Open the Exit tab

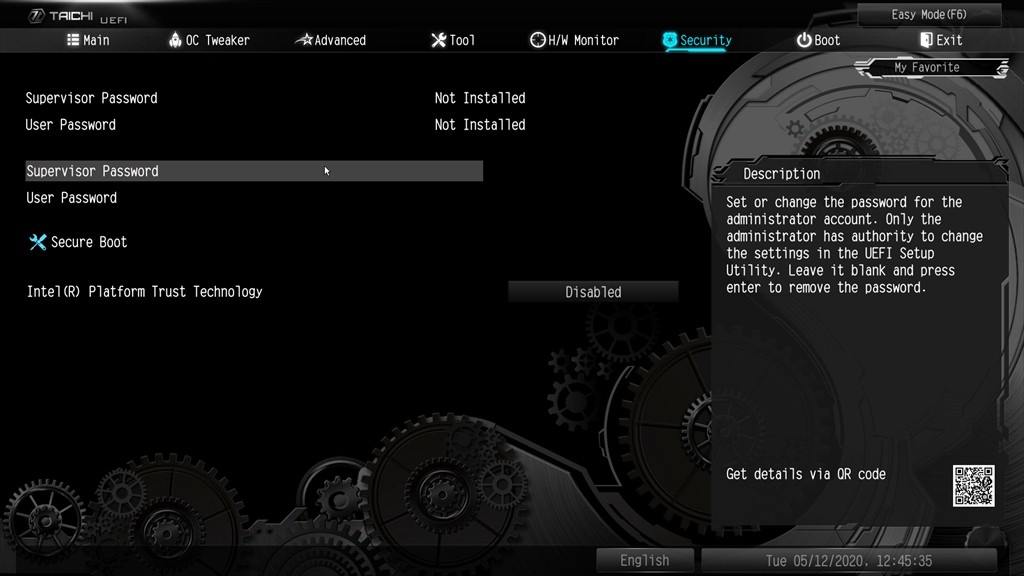click(941, 40)
